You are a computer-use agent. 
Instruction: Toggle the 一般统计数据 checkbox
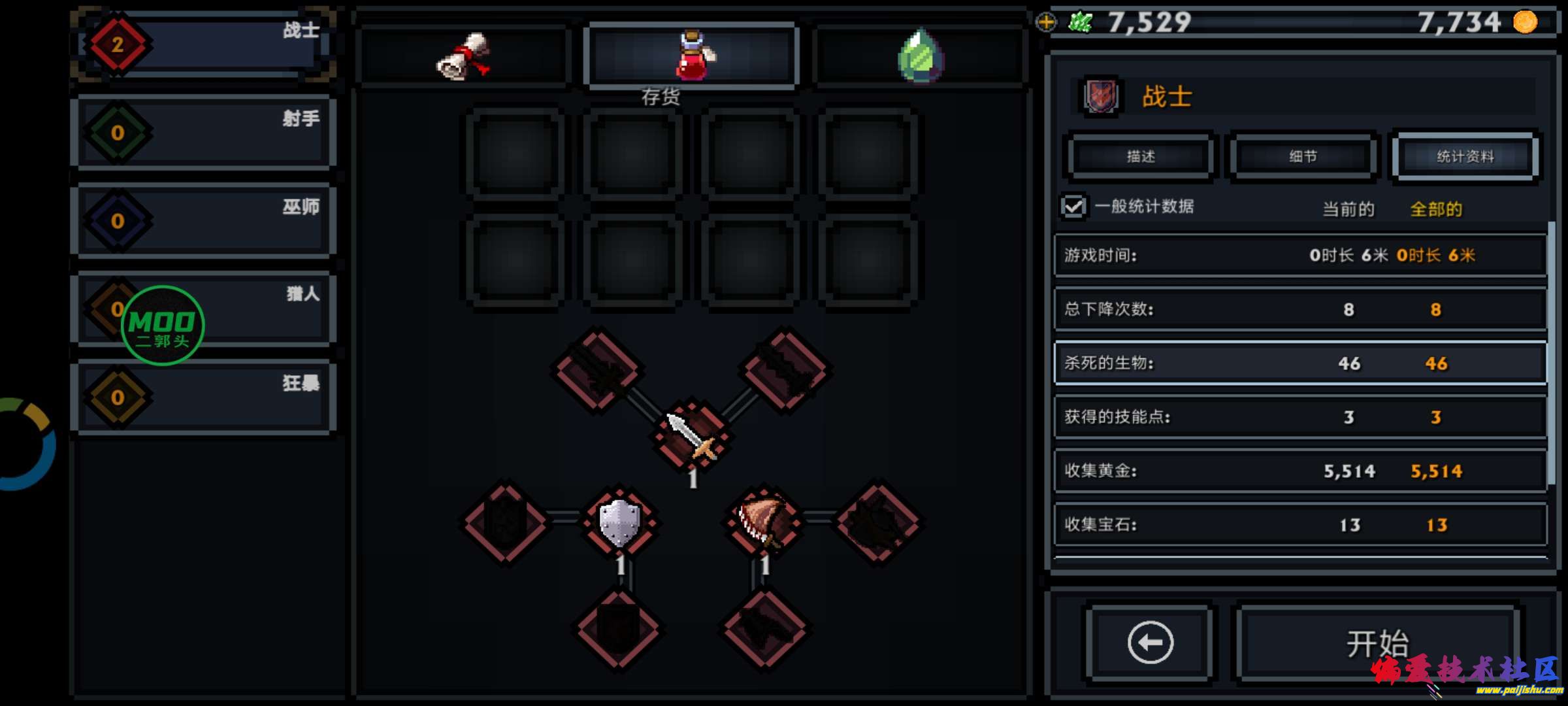(x=1073, y=207)
